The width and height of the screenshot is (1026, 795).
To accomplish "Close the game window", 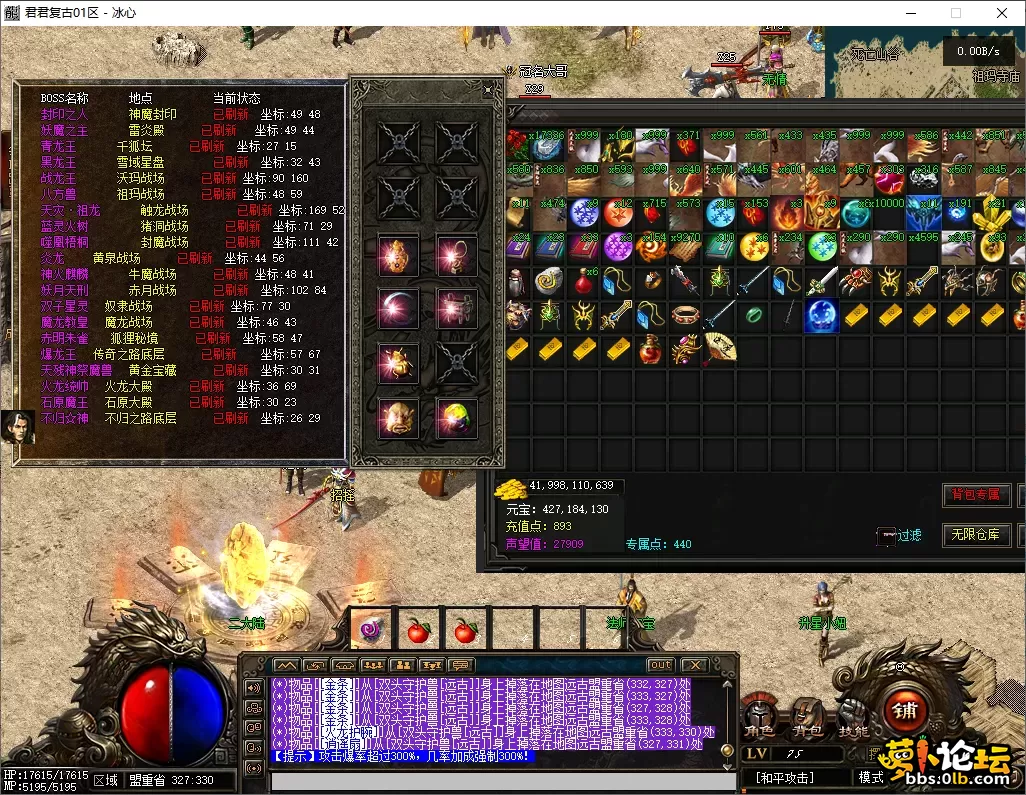I will (x=1002, y=14).
